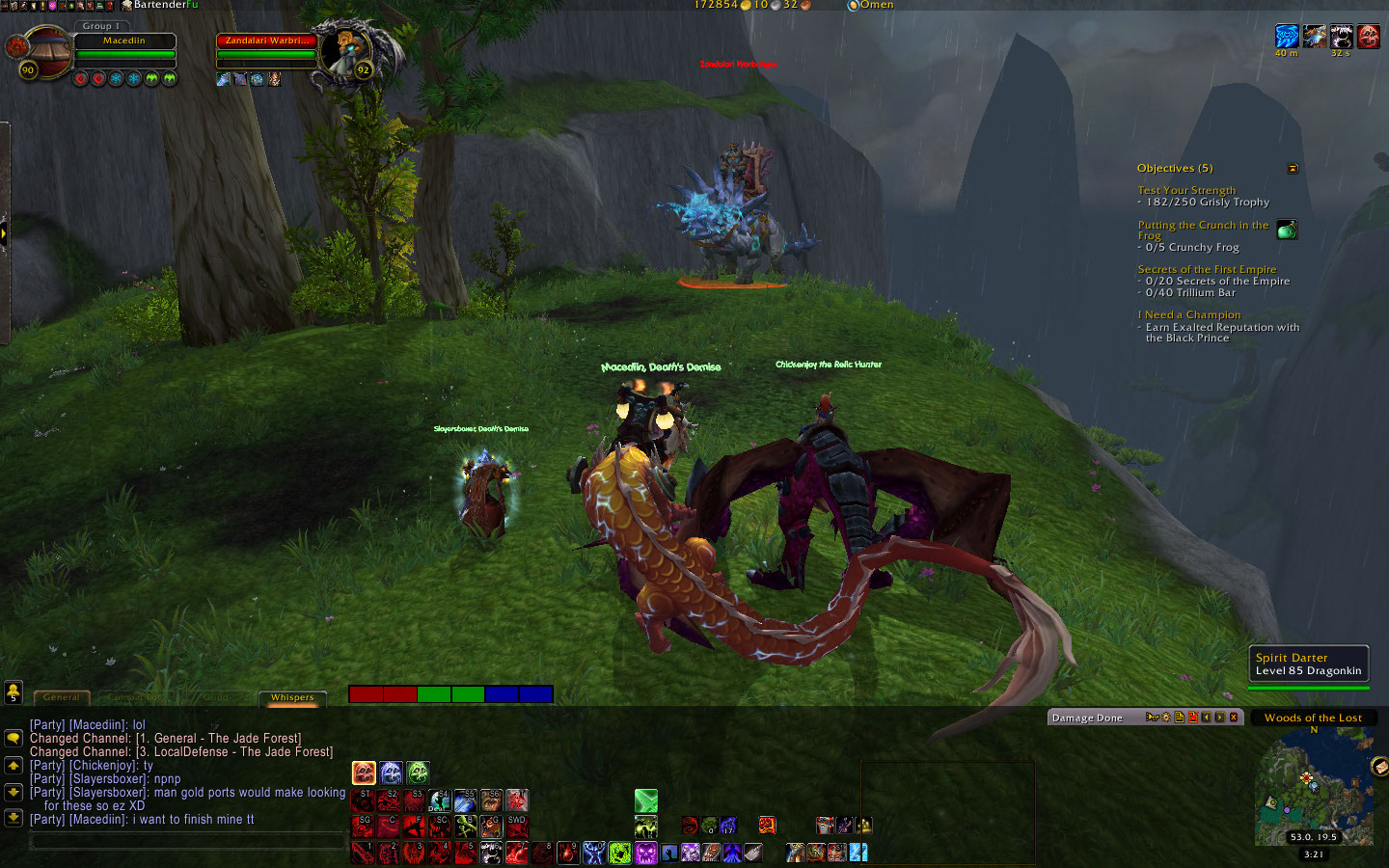The height and width of the screenshot is (868, 1389).
Task: Open the mail icon beside the minimap
Action: point(1379,767)
